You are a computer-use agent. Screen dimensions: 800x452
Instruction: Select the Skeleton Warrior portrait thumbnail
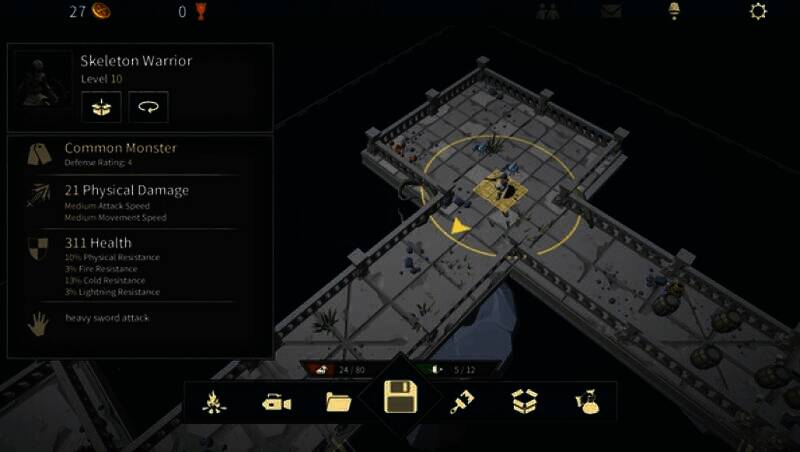point(42,88)
